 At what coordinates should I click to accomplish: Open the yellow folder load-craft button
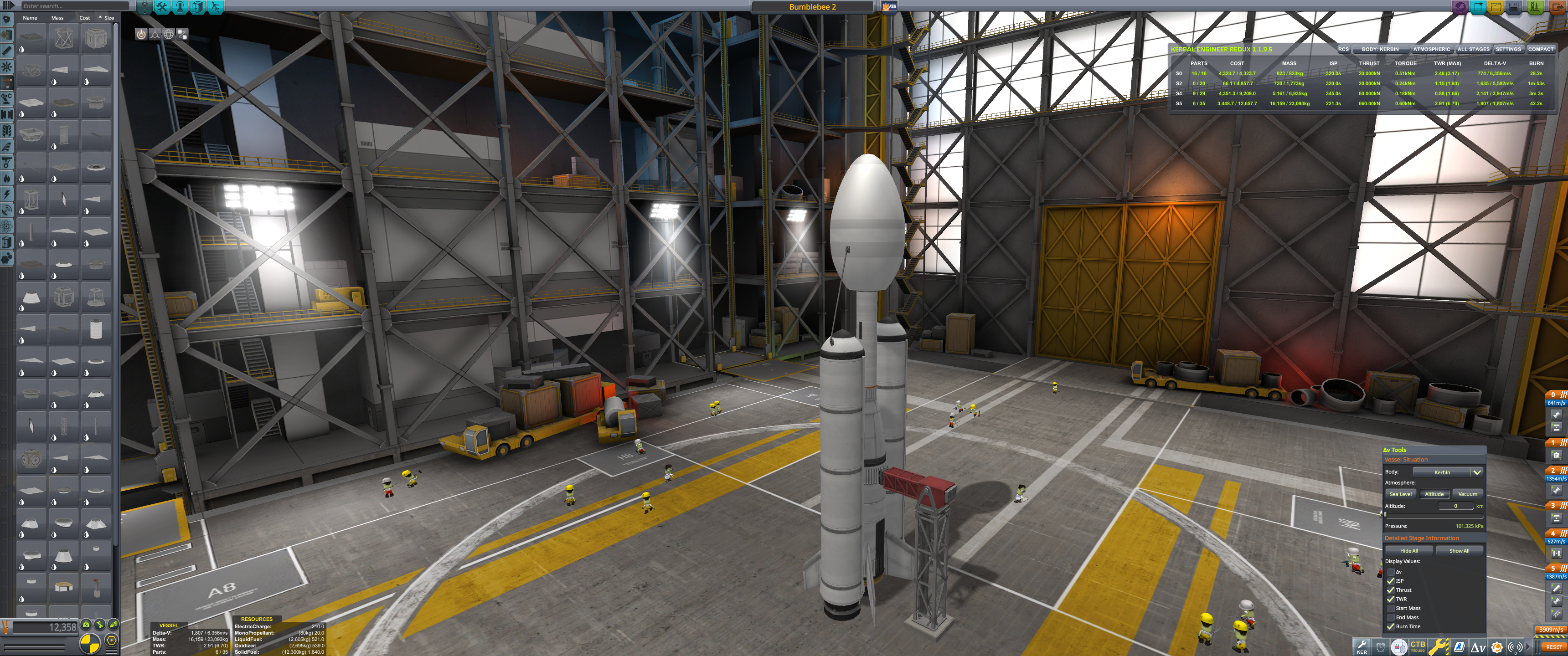tap(1496, 7)
